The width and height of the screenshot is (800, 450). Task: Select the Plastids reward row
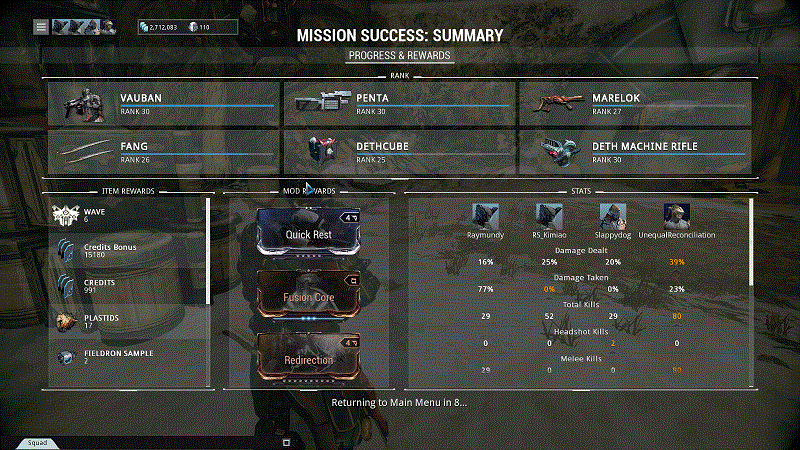pyautogui.click(x=128, y=321)
